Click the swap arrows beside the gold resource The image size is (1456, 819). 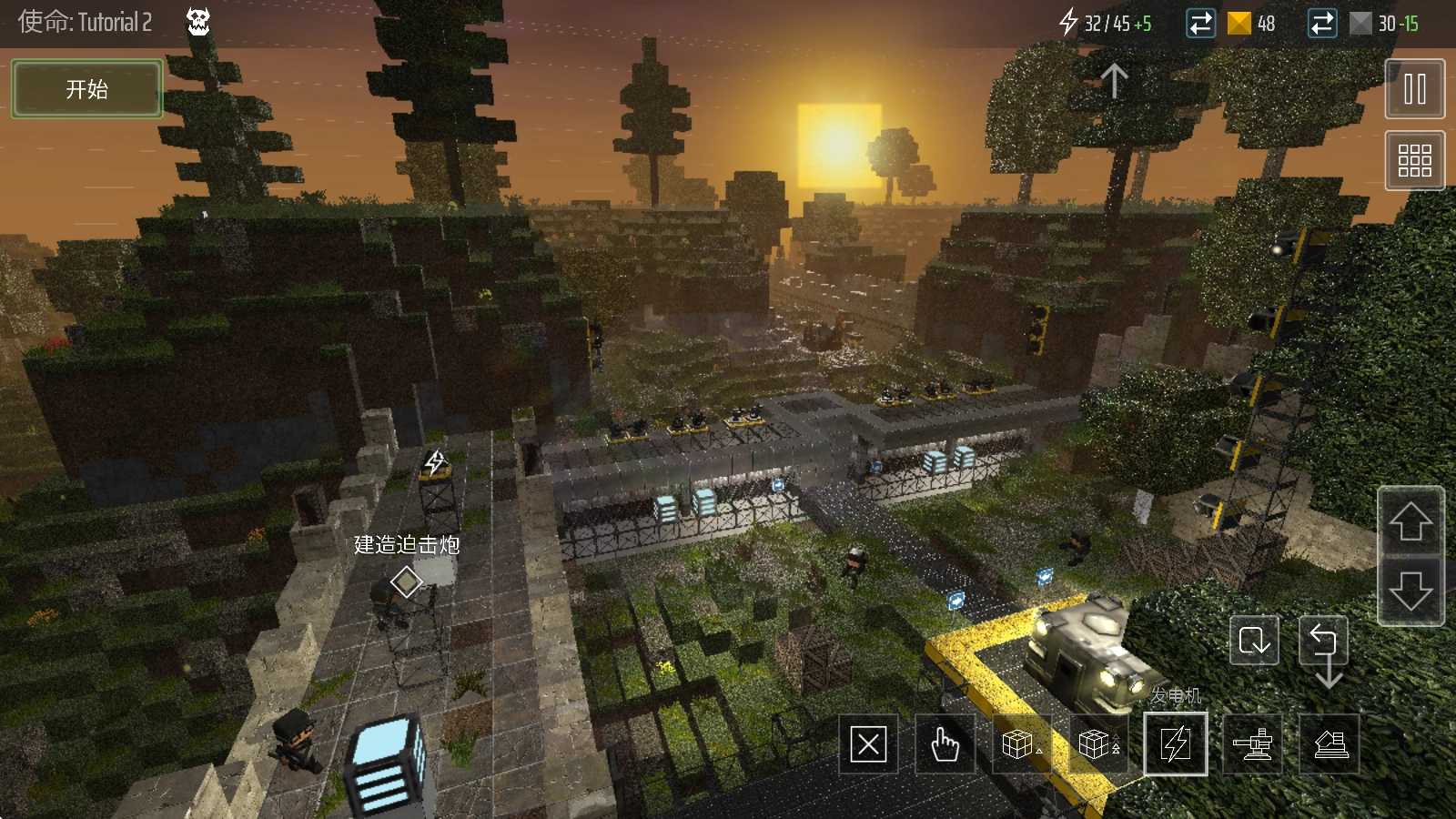click(1201, 24)
